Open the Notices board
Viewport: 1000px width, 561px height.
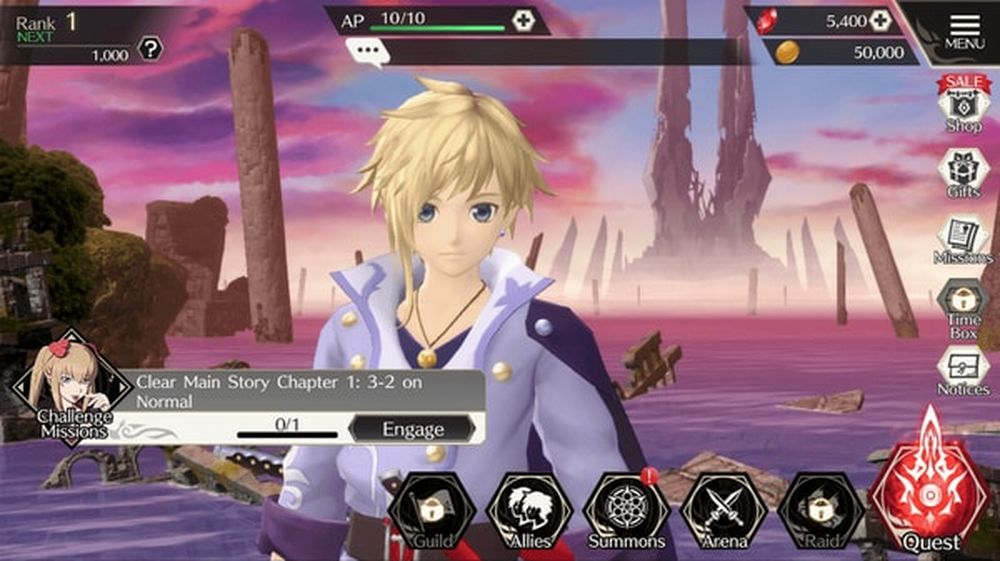click(963, 370)
